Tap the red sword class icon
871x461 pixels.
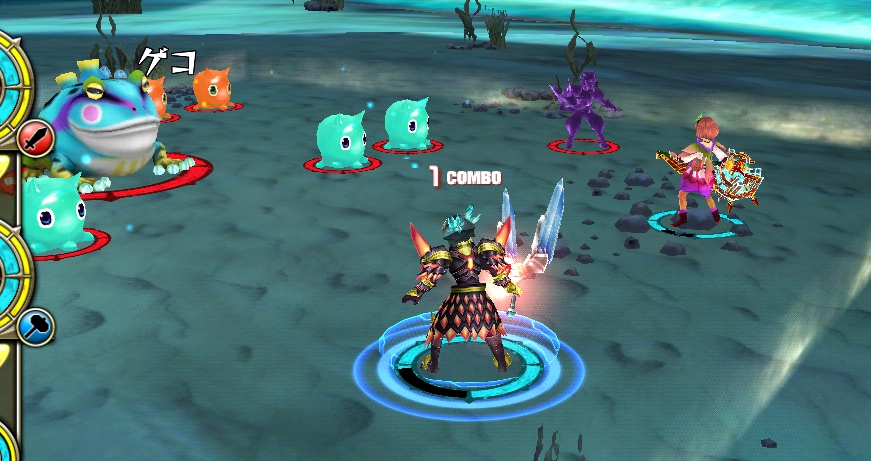[34, 136]
